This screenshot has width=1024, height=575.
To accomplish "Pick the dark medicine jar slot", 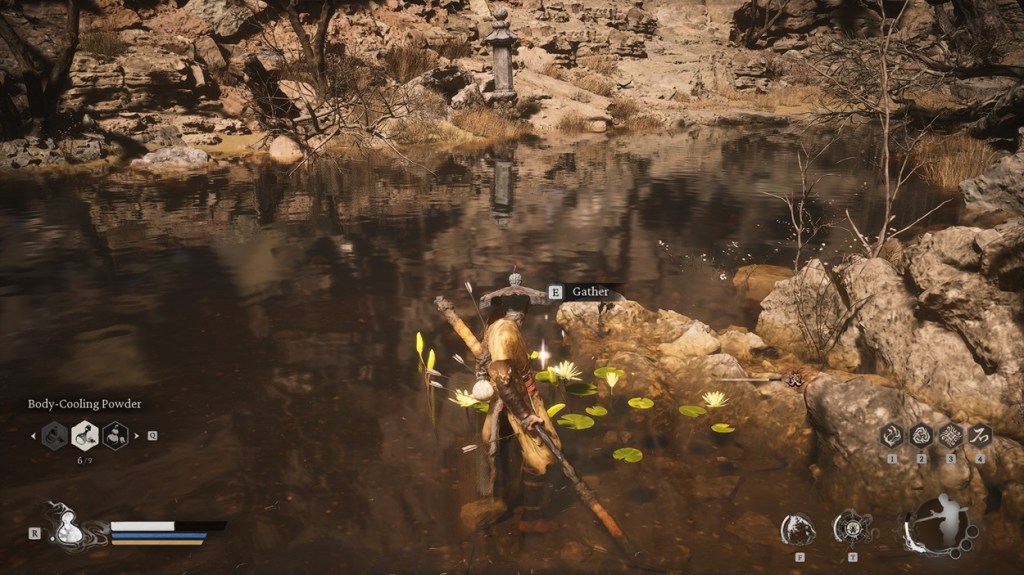I will (116, 435).
